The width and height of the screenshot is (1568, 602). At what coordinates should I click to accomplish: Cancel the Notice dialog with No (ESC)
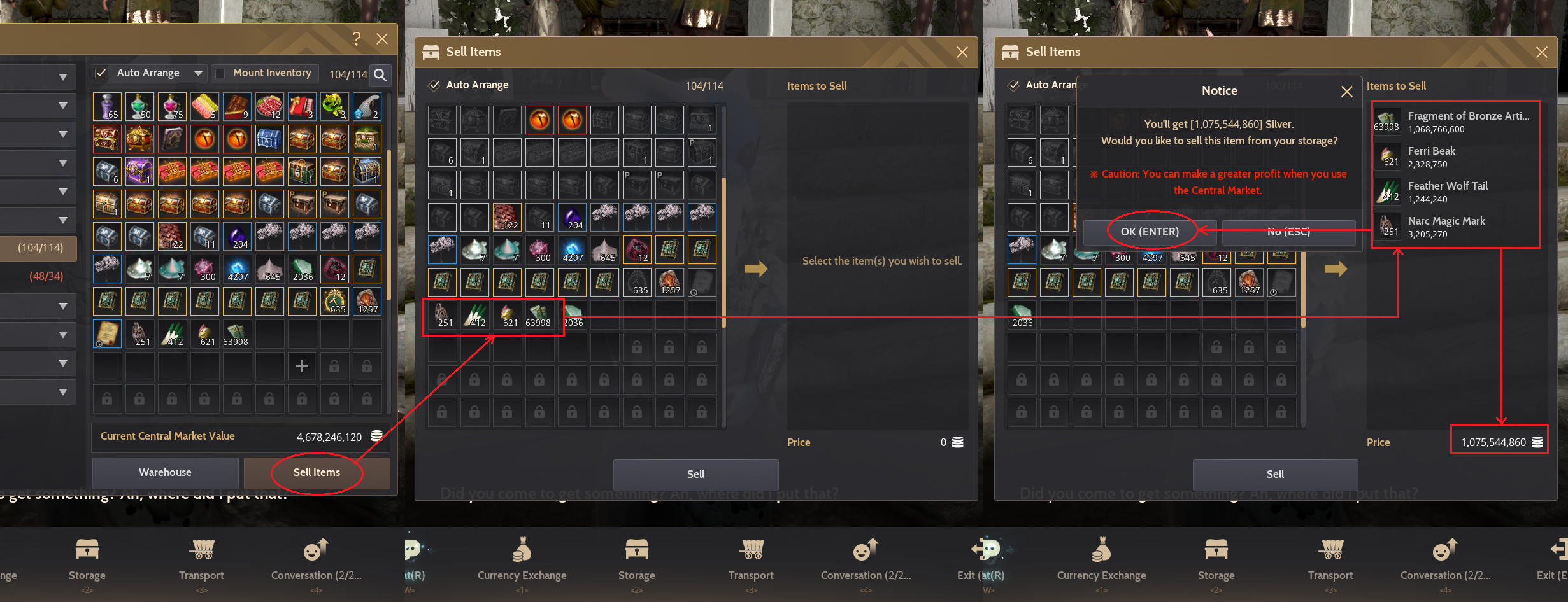(x=1288, y=232)
